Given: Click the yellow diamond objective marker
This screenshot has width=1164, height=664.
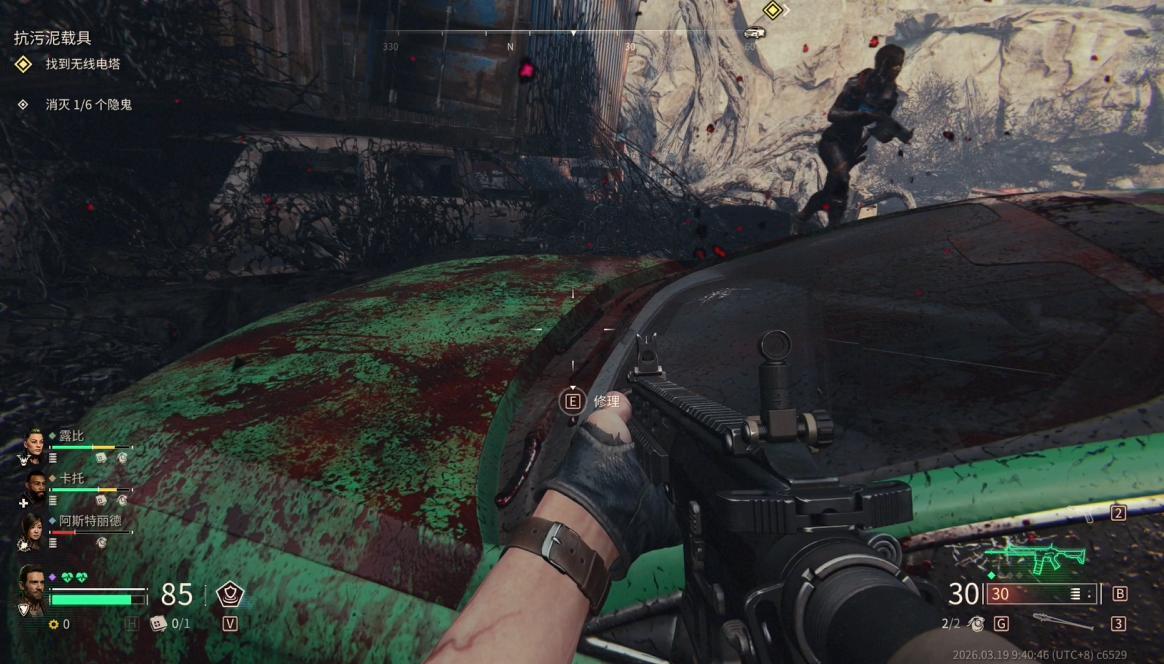Looking at the screenshot, I should (x=772, y=11).
